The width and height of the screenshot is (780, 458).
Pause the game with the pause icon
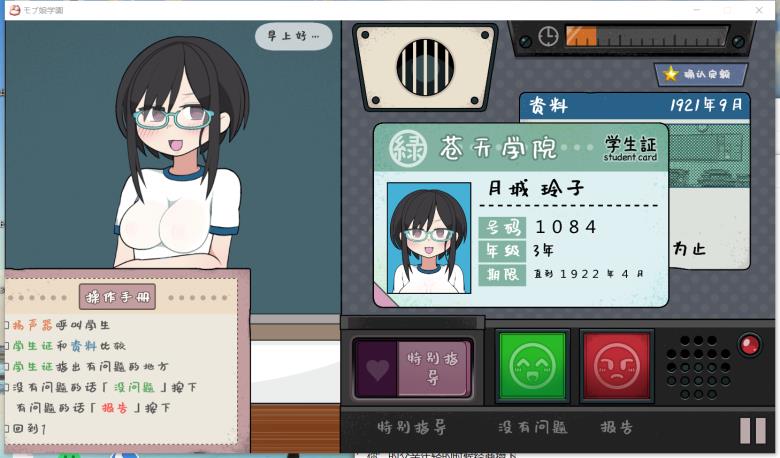[x=752, y=430]
